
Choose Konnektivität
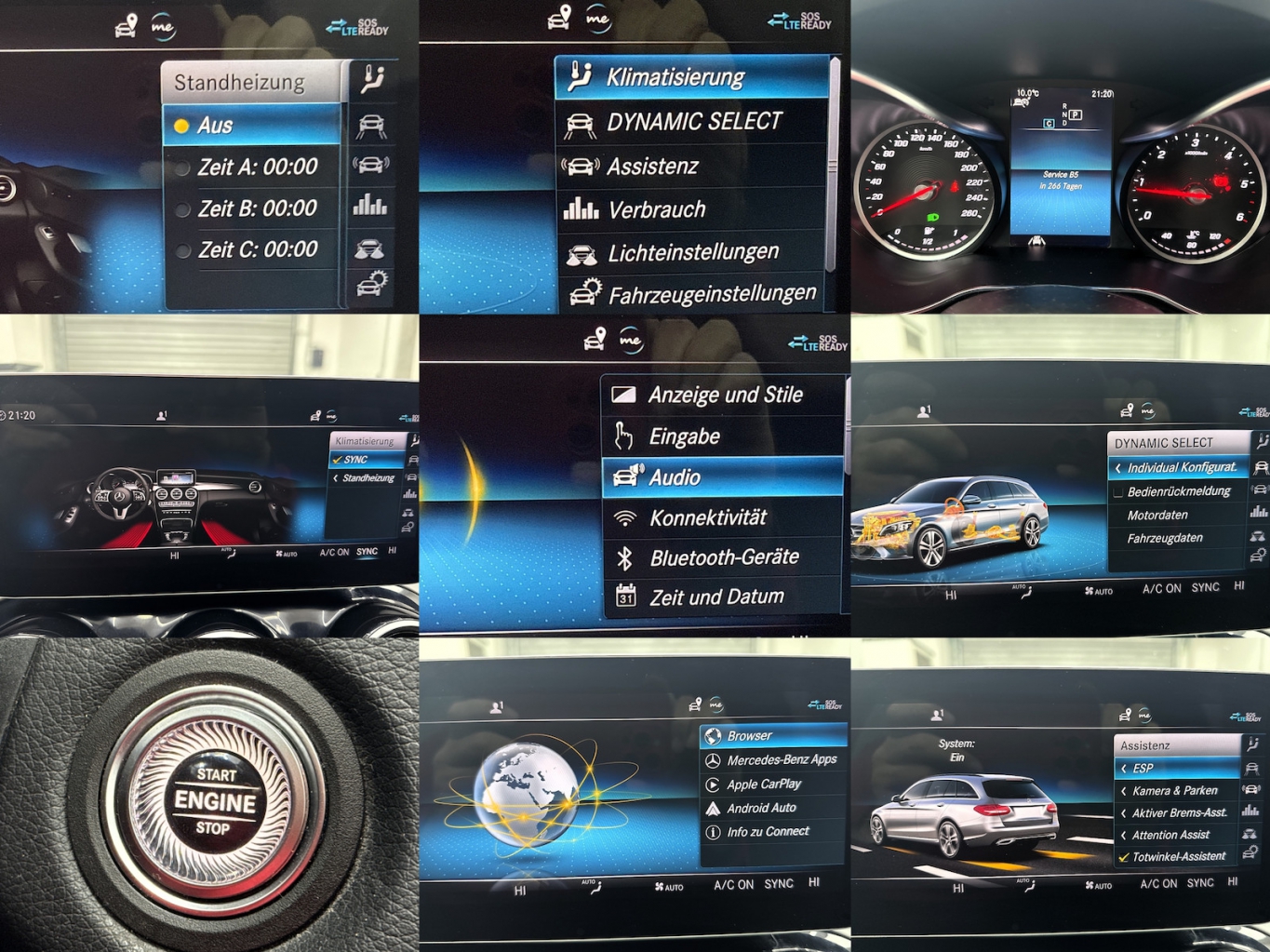(x=708, y=517)
